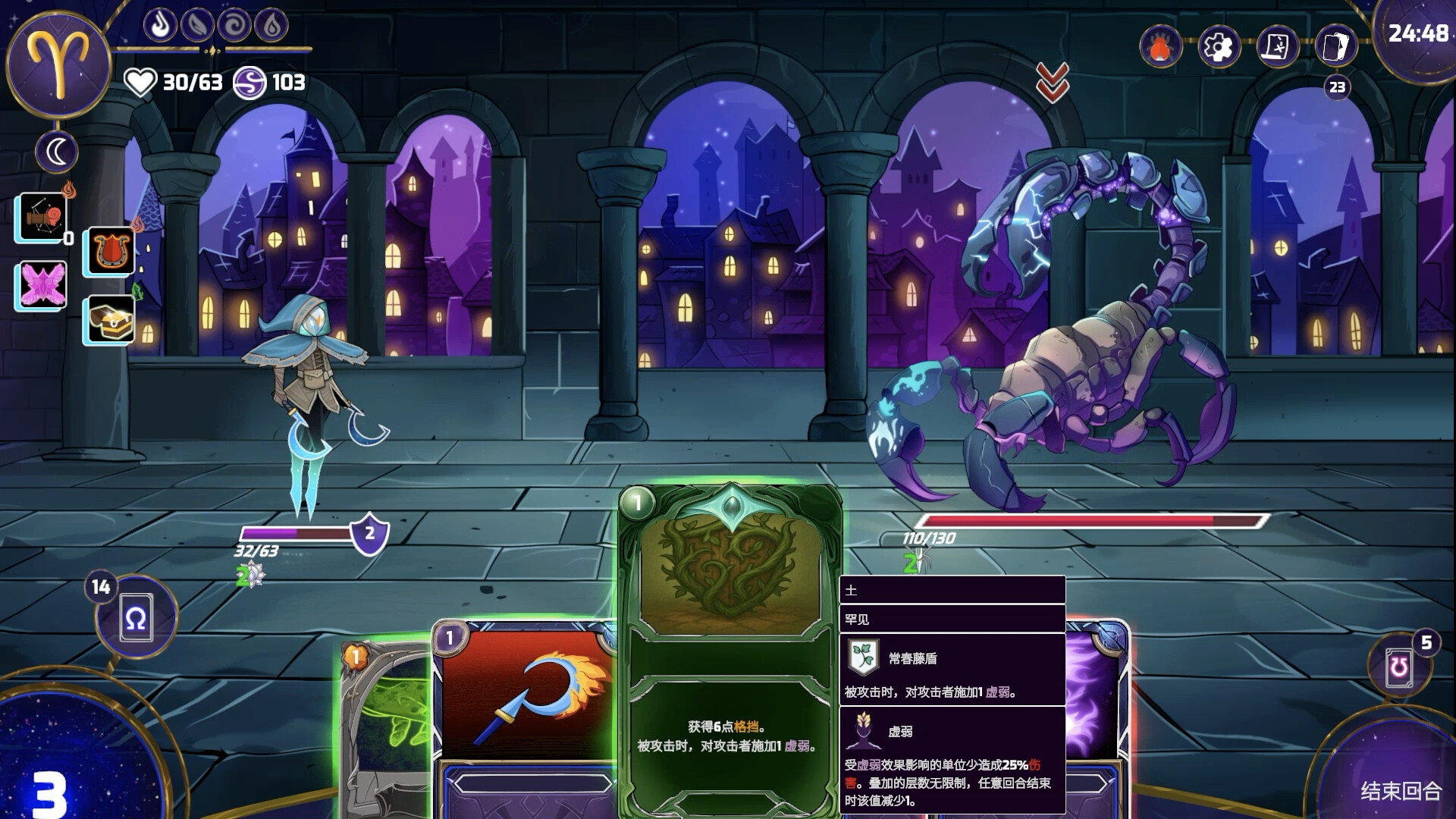
Task: Open the map scroll icon
Action: click(1277, 47)
